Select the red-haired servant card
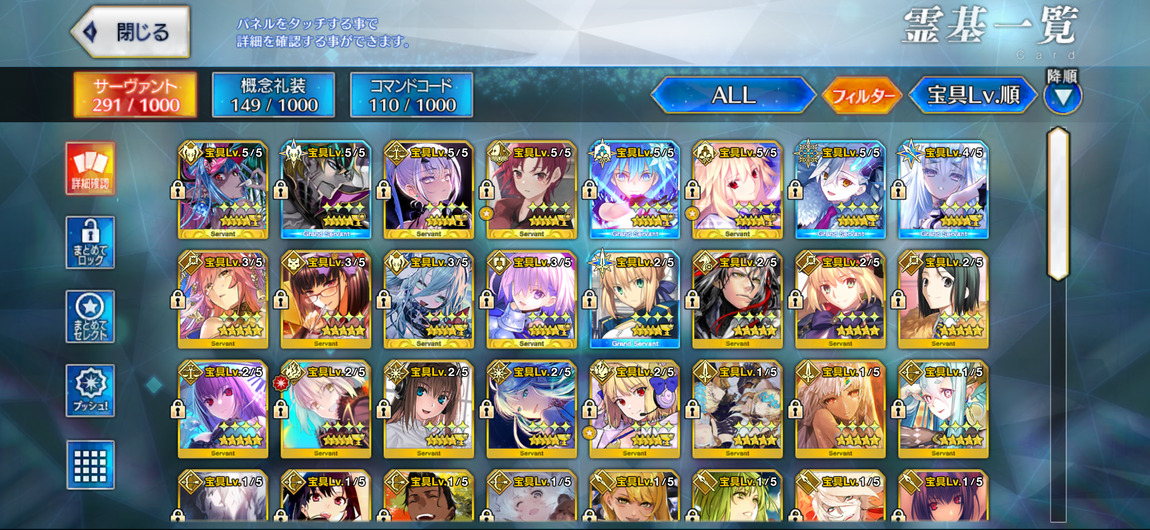Viewport: 1150px width, 530px height. (531, 189)
